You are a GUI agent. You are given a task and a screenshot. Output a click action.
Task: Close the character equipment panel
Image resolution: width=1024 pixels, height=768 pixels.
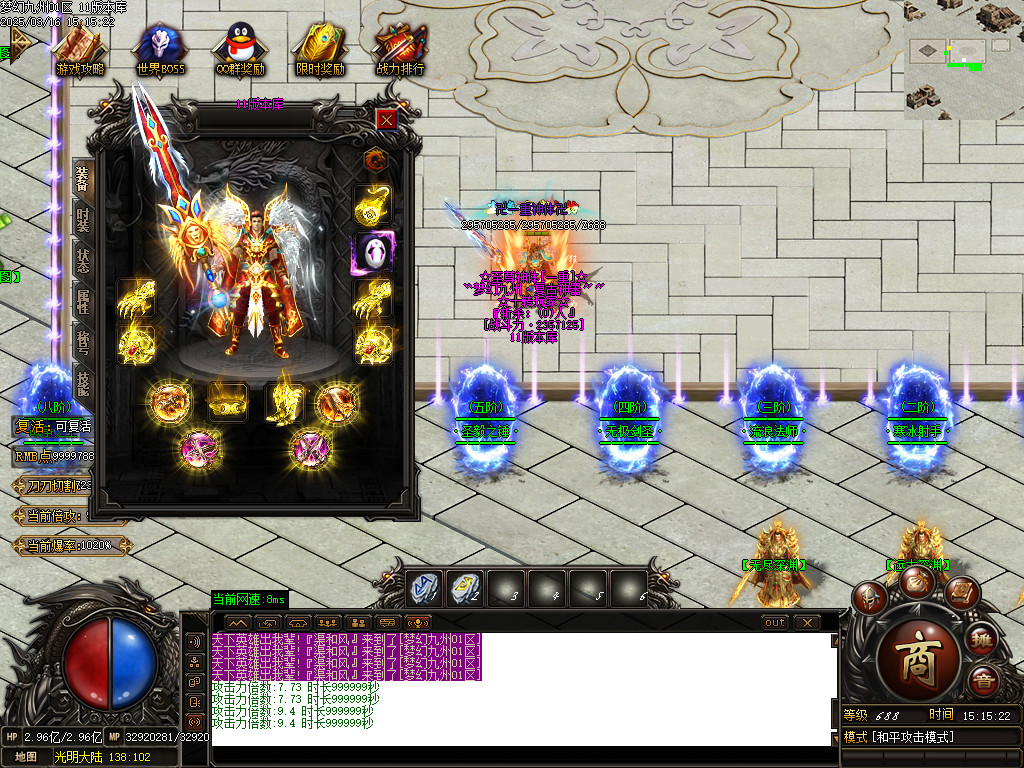point(387,119)
